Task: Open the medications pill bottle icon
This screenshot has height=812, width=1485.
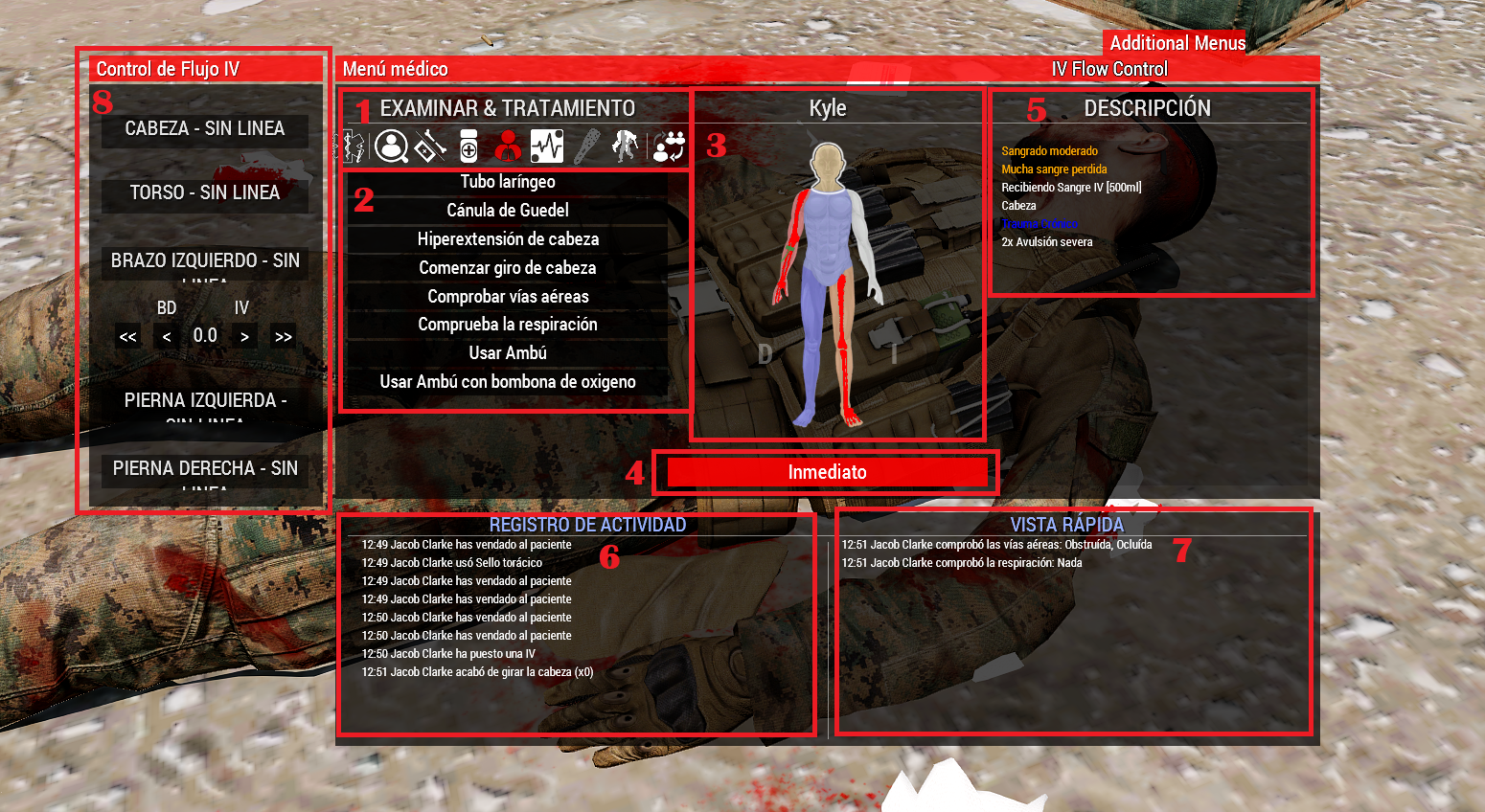Action: coord(469,146)
